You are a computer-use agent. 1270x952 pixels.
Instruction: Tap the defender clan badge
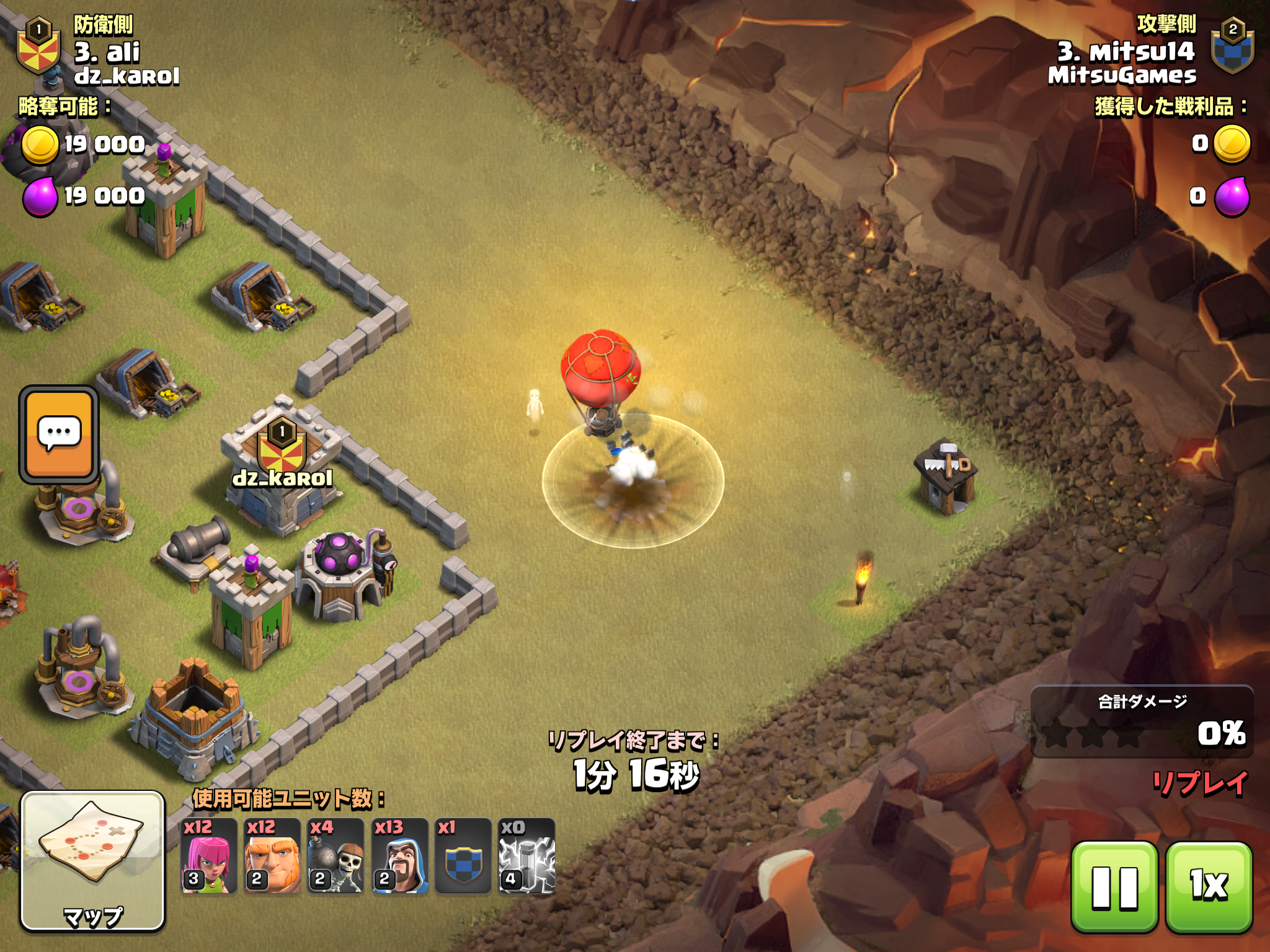point(38,47)
